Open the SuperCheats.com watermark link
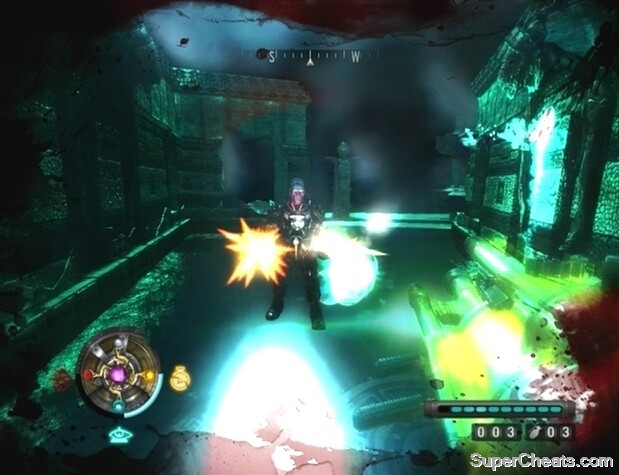Image resolution: width=619 pixels, height=475 pixels. point(543,461)
